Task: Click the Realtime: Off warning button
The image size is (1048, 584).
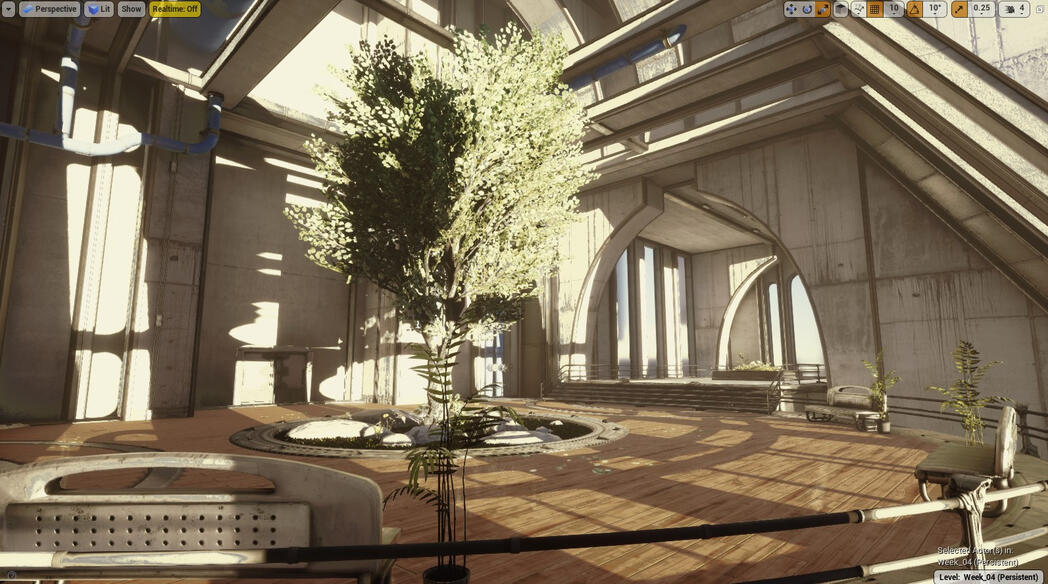Action: pos(175,9)
